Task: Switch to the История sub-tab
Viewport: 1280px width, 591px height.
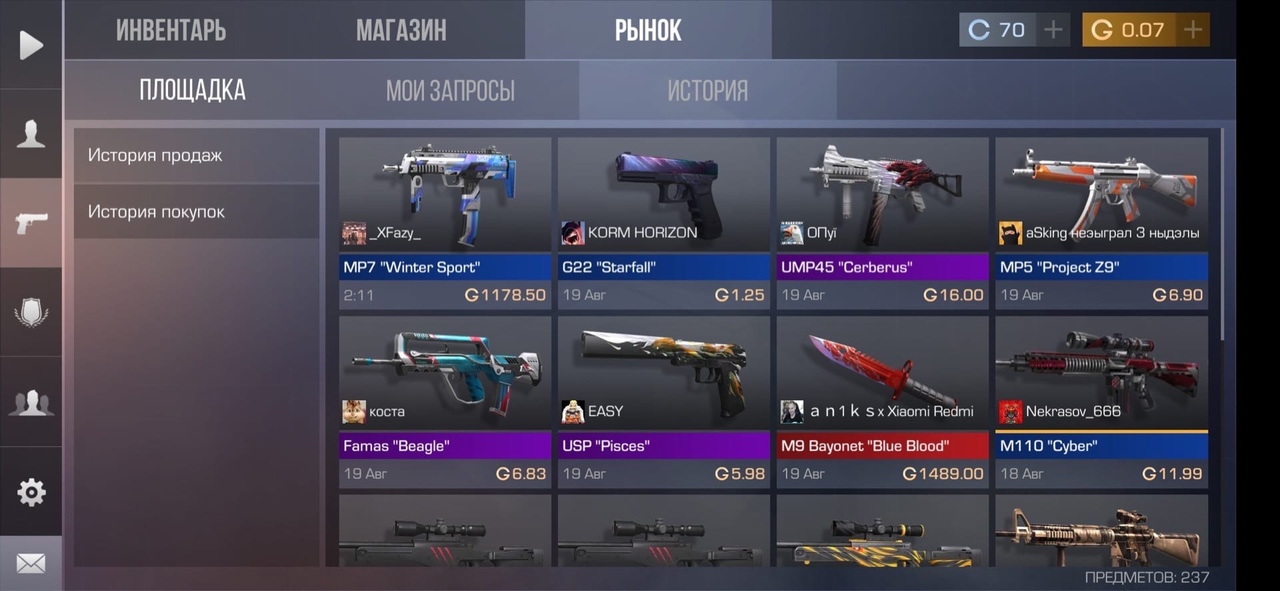Action: pos(708,91)
